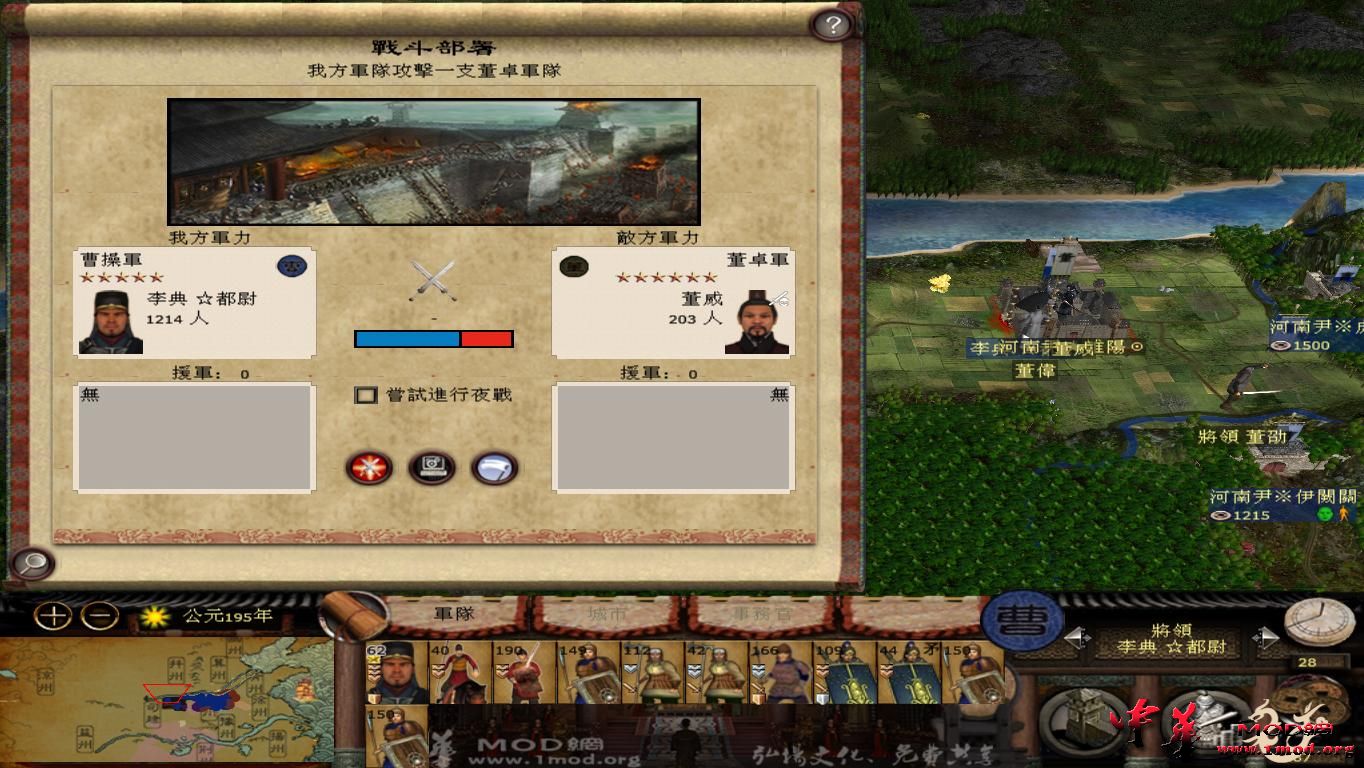Click the white flag withdraw icon

(x=494, y=468)
